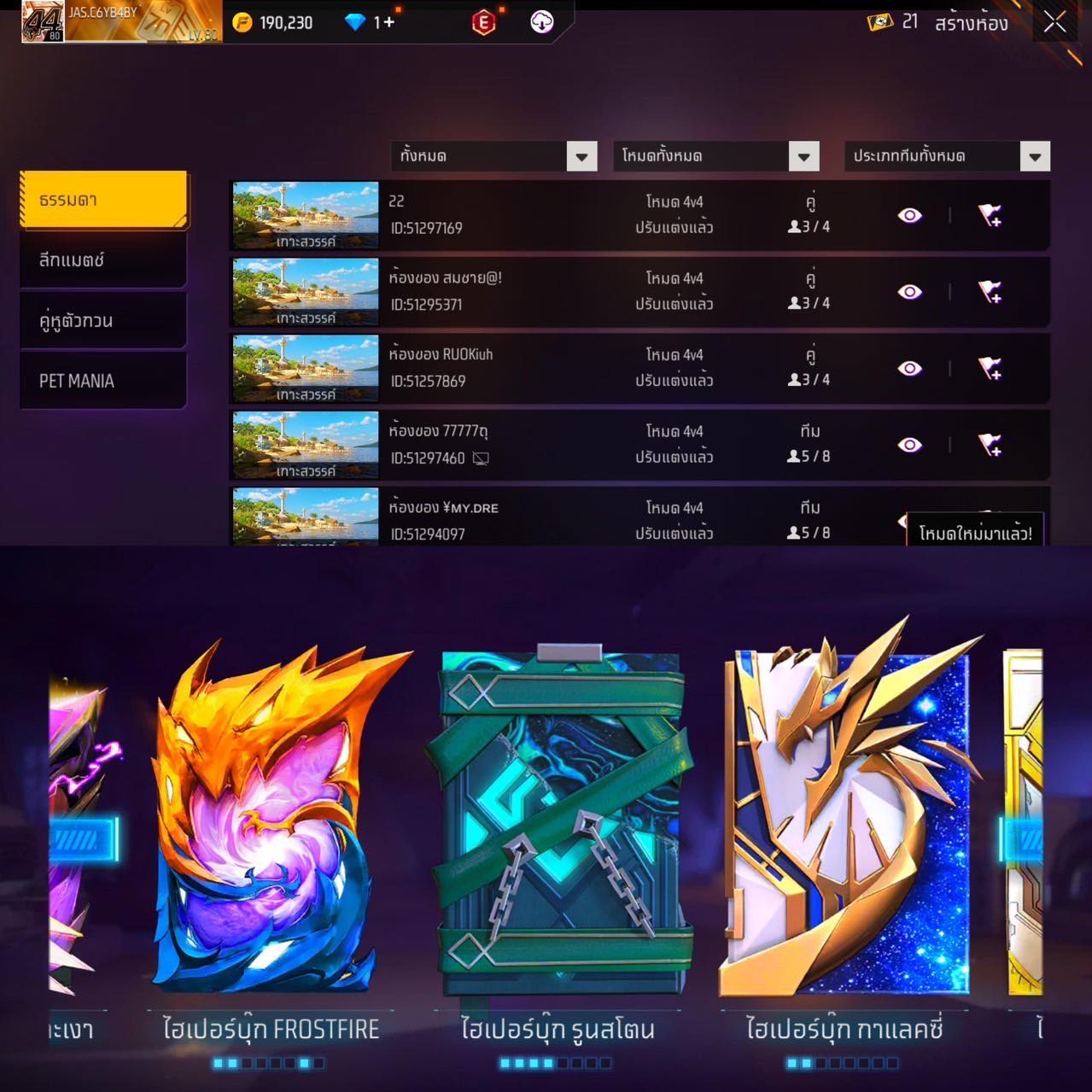The width and height of the screenshot is (1092, 1092).
Task: Add diamonds with the plus button
Action: pyautogui.click(x=388, y=22)
